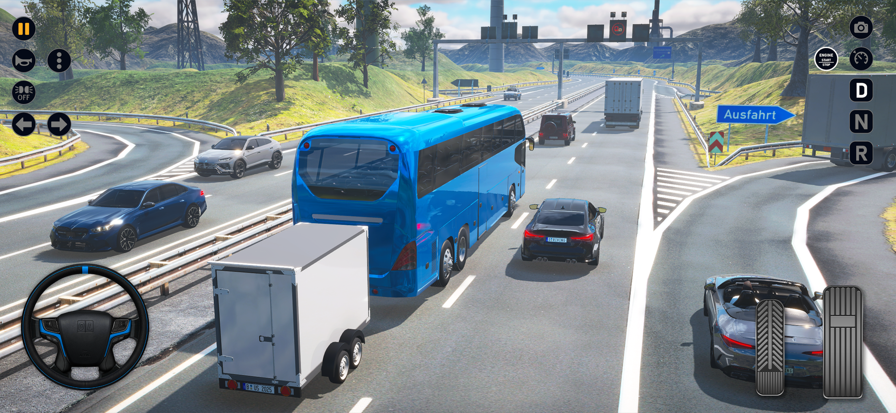Toggle the headlights OFF button

pyautogui.click(x=23, y=92)
